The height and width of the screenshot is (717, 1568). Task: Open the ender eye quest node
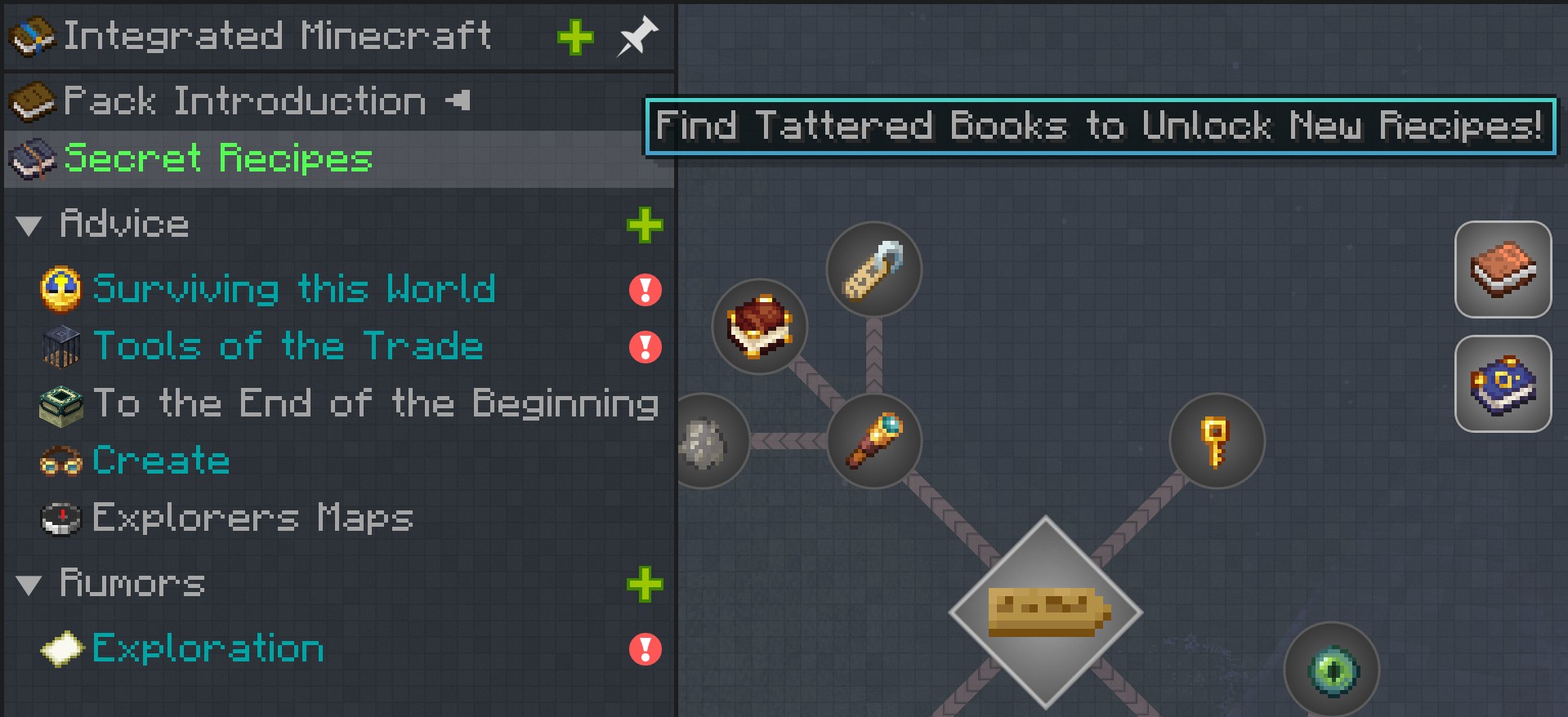coord(1332,670)
